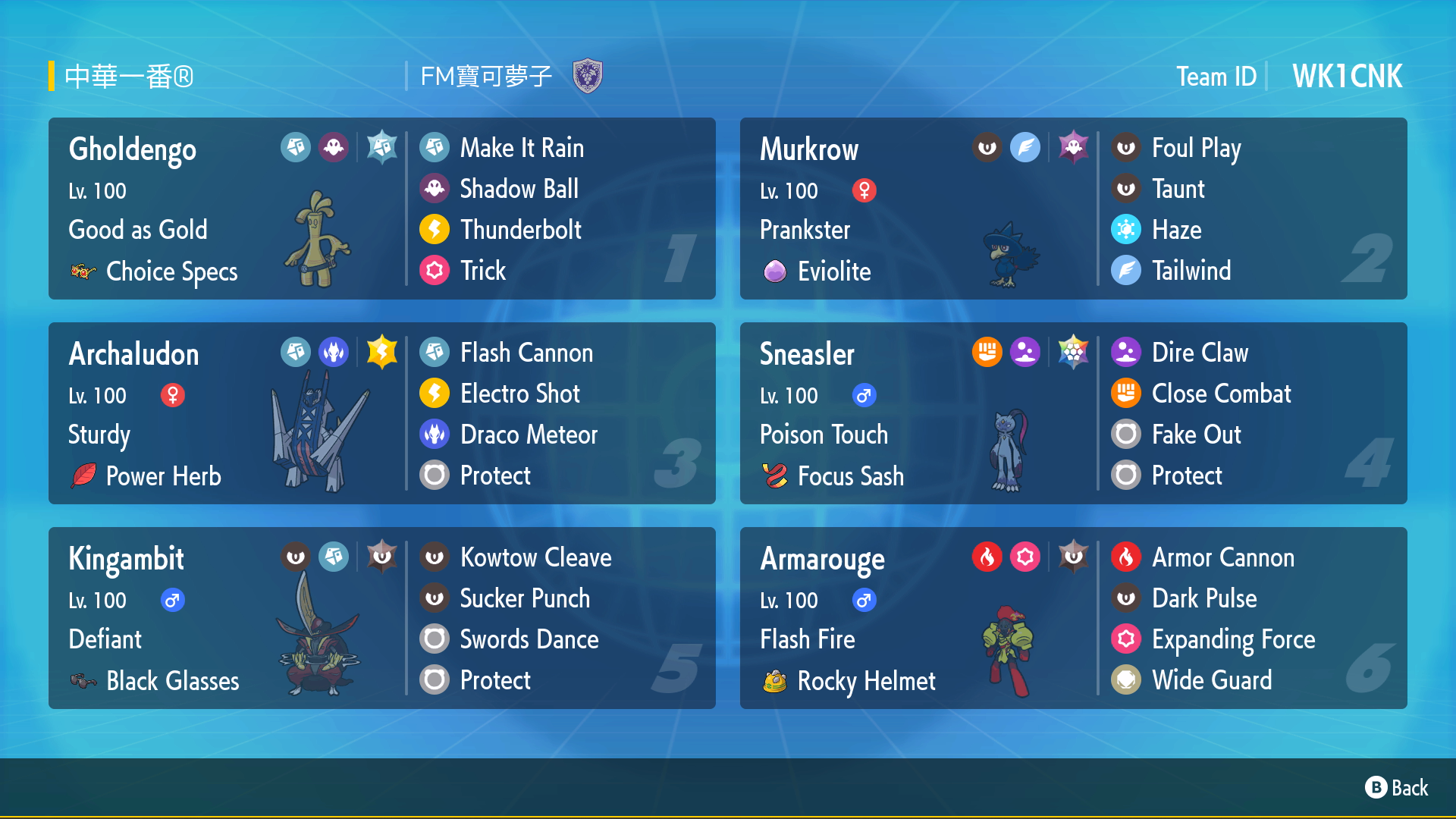The height and width of the screenshot is (819, 1456).
Task: Pick the Sneasler team card
Action: 1073,413
